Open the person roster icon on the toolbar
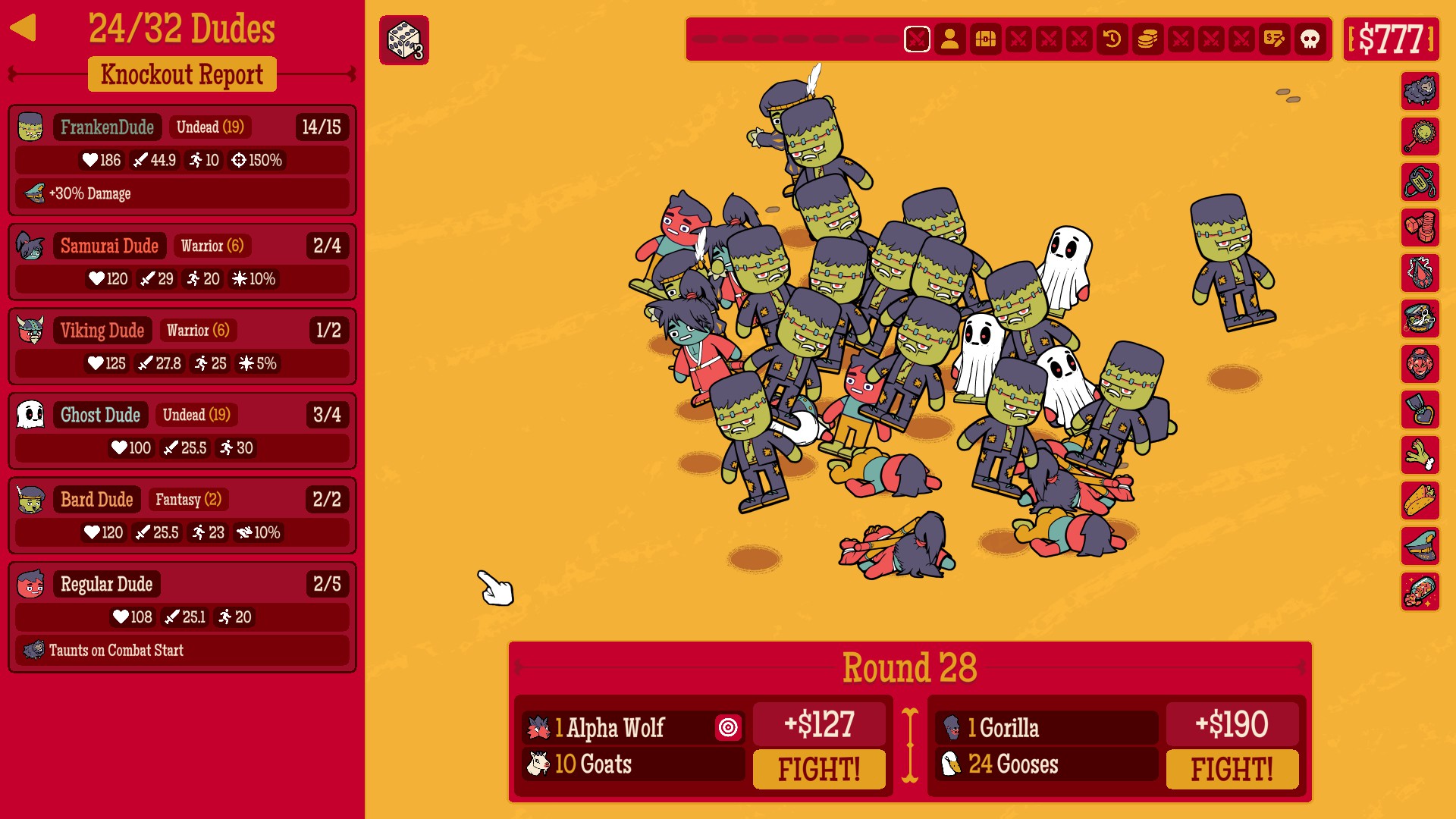The image size is (1456, 819). click(x=951, y=39)
